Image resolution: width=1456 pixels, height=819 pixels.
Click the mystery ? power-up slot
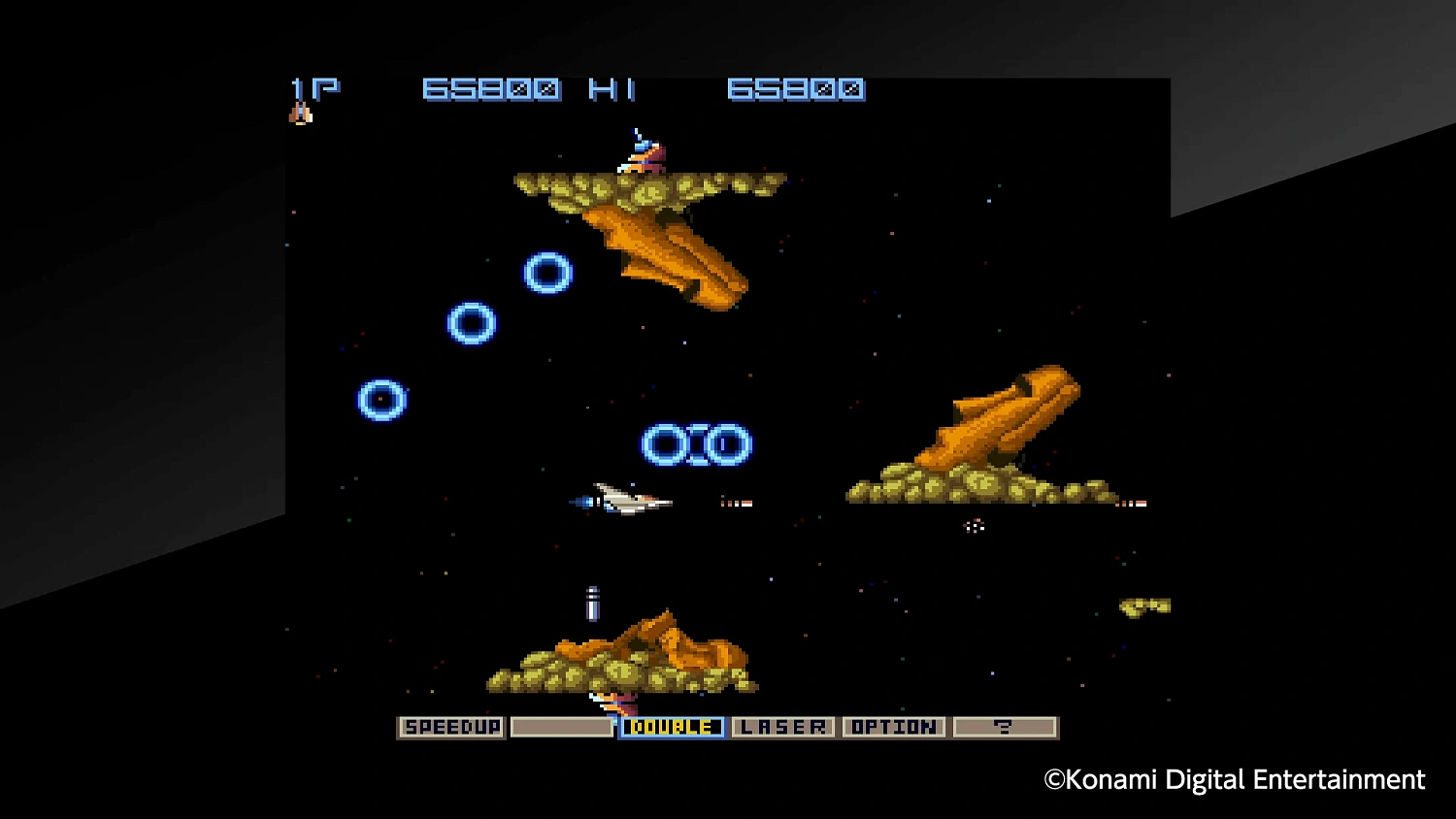(x=1006, y=727)
